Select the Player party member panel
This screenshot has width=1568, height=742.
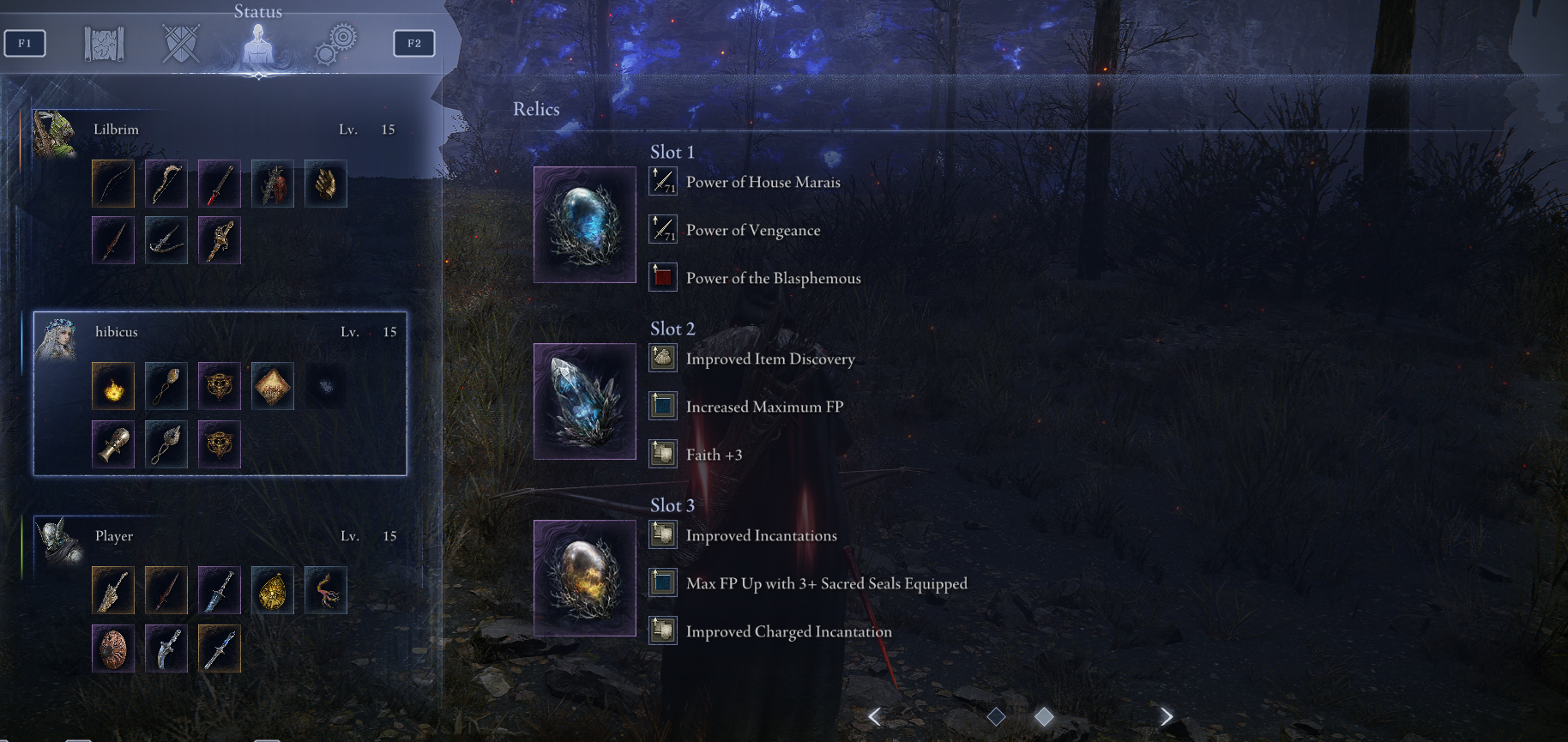[x=219, y=536]
